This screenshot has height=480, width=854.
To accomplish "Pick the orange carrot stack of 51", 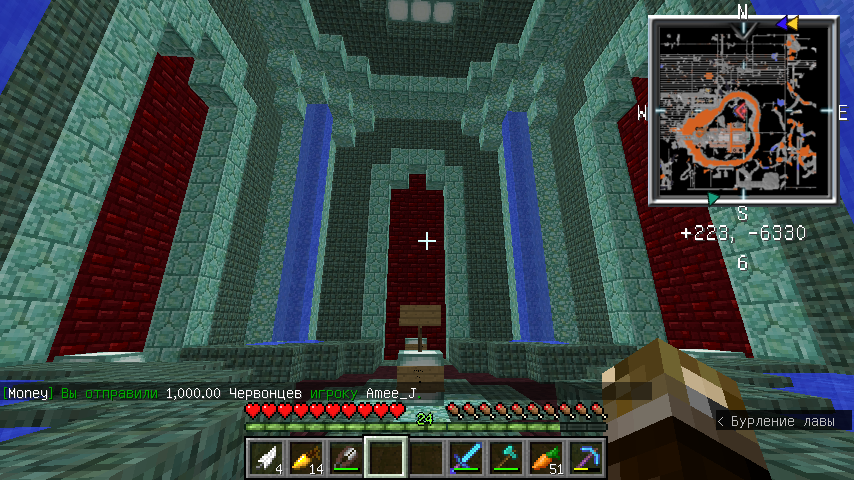I will pyautogui.click(x=545, y=458).
